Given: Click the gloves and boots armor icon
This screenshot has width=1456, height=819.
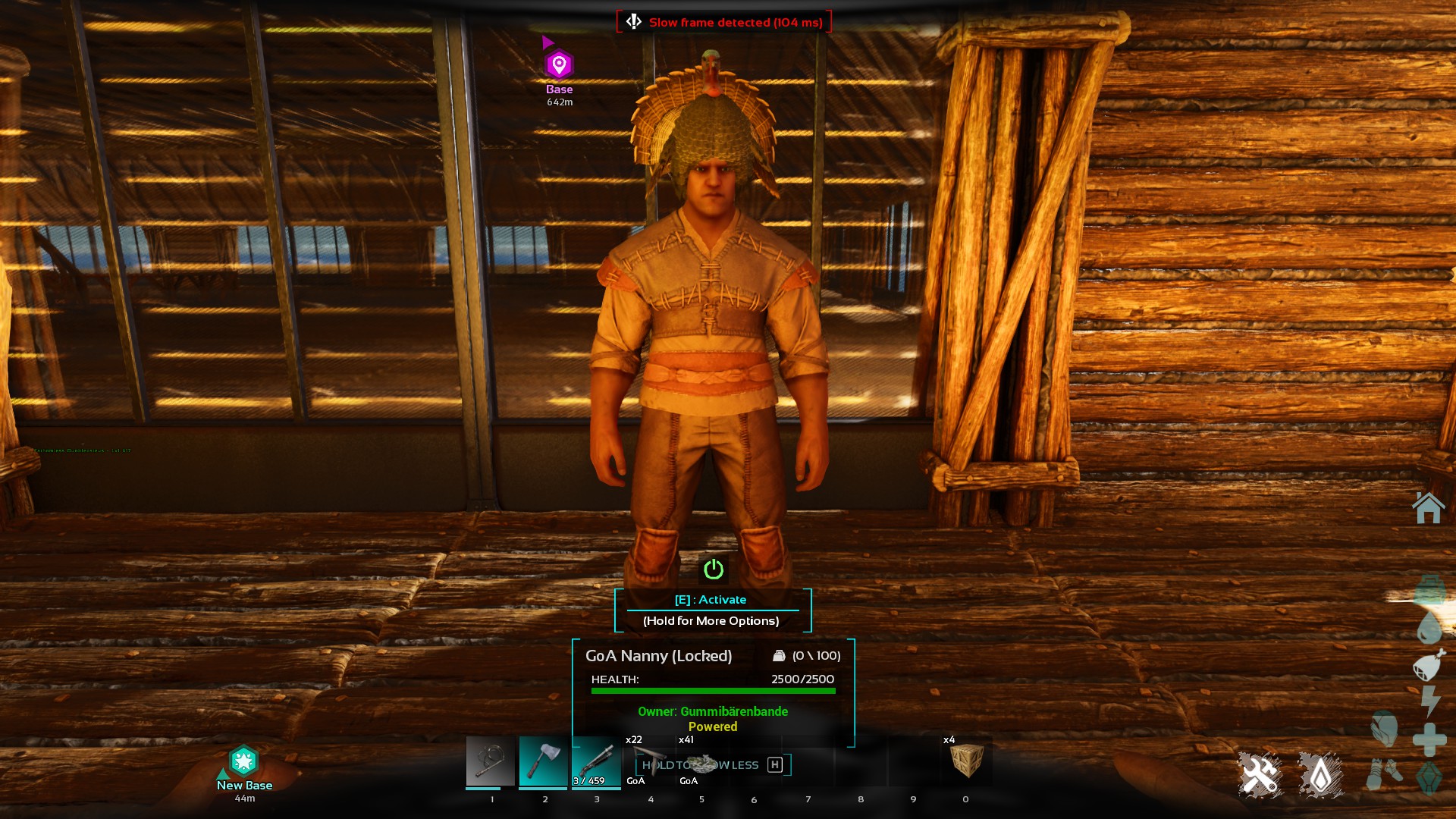Looking at the screenshot, I should pyautogui.click(x=1385, y=775).
